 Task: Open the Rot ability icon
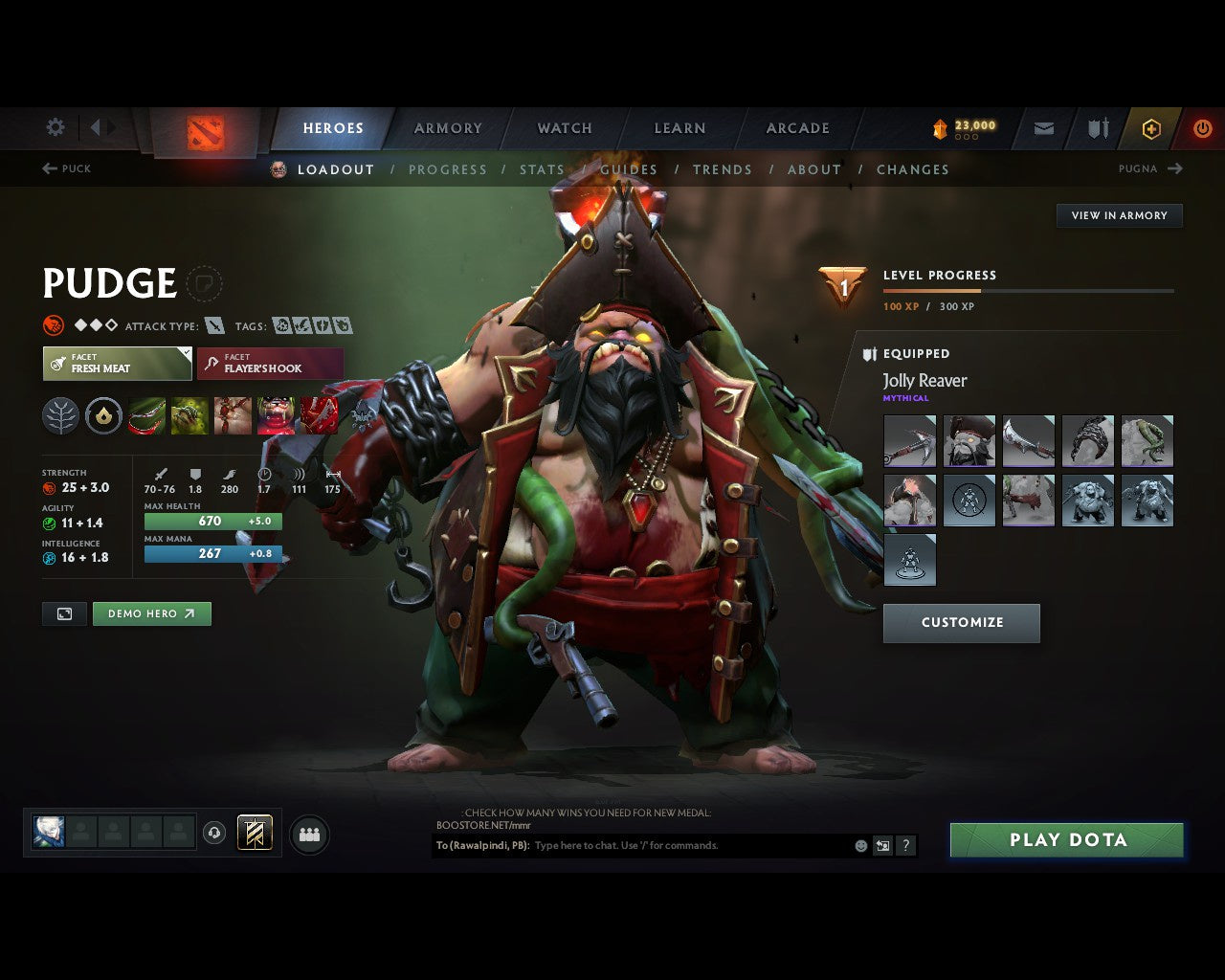point(189,414)
